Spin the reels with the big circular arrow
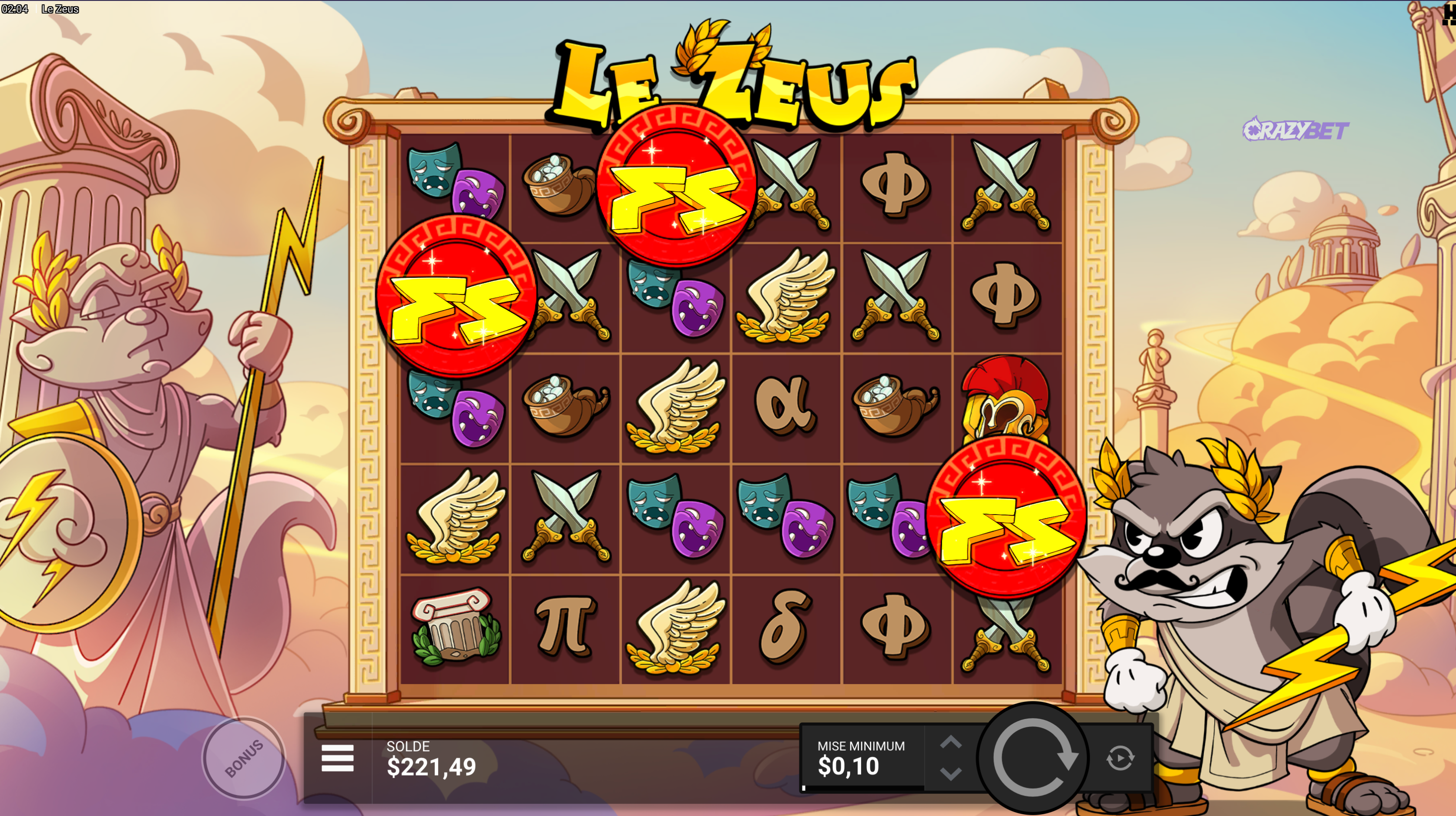Image resolution: width=1456 pixels, height=816 pixels. pos(1033,758)
